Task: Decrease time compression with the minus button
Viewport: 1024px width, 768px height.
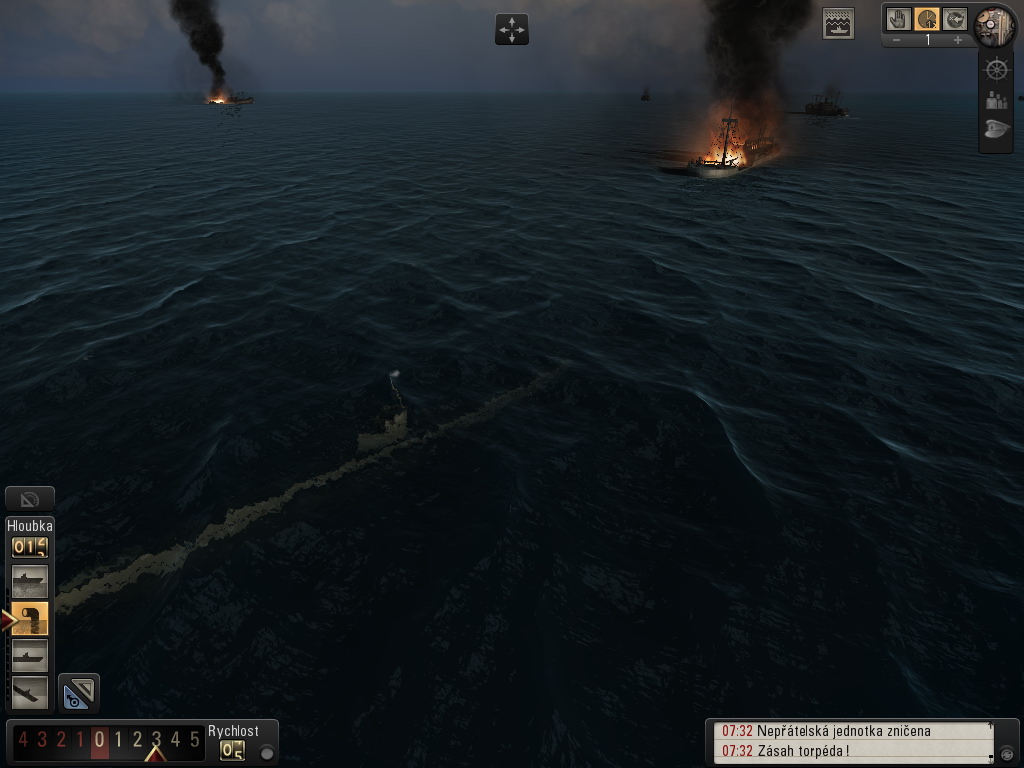Action: click(897, 40)
